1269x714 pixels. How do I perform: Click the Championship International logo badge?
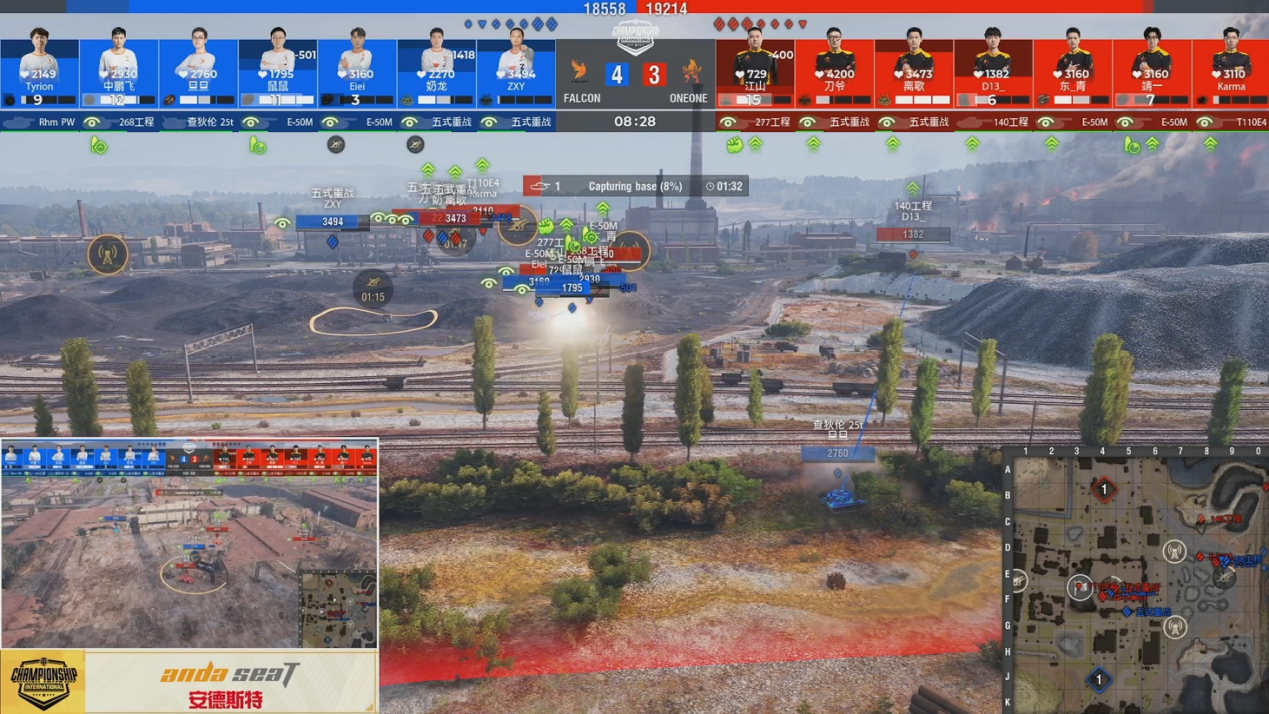[x=43, y=682]
